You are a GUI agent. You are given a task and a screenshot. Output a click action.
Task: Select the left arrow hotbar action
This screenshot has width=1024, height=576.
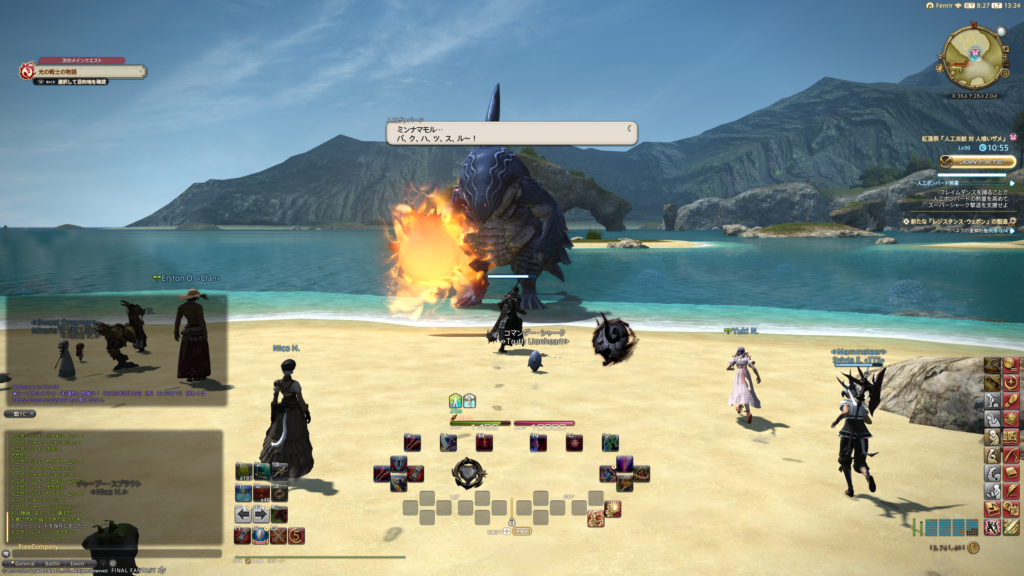tap(243, 514)
